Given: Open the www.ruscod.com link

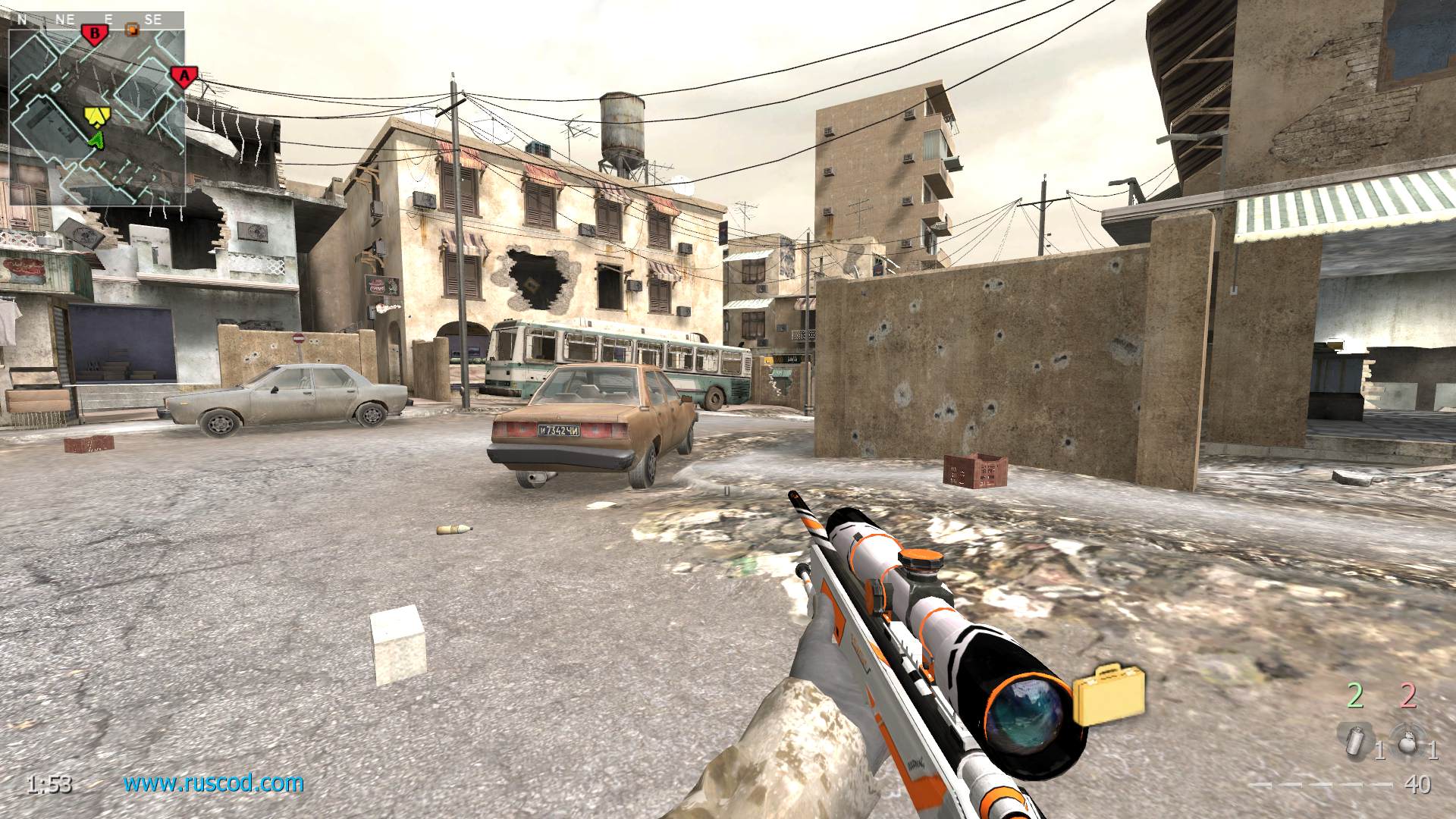Looking at the screenshot, I should click(214, 783).
